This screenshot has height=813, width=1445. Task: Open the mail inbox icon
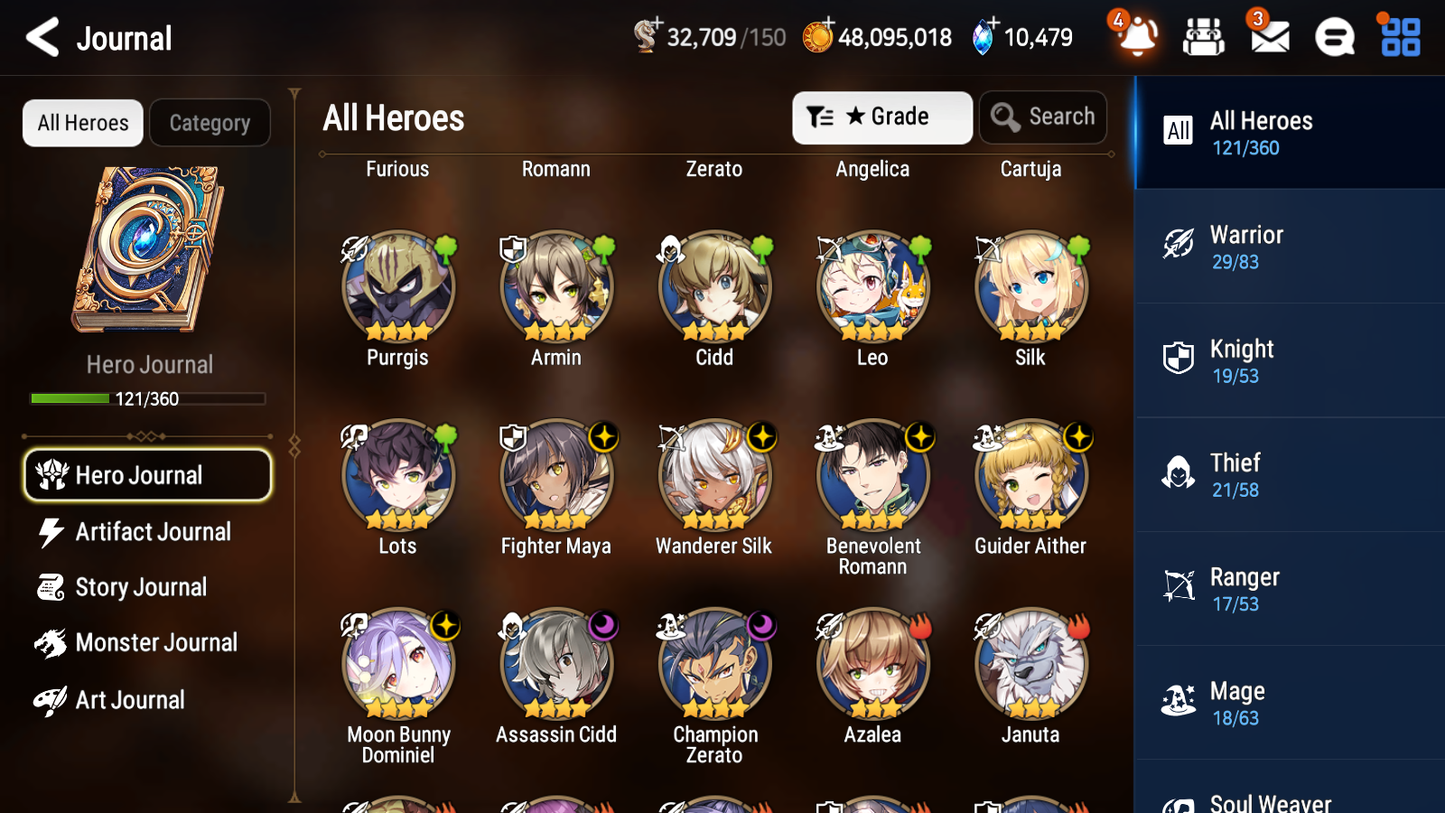[1269, 36]
